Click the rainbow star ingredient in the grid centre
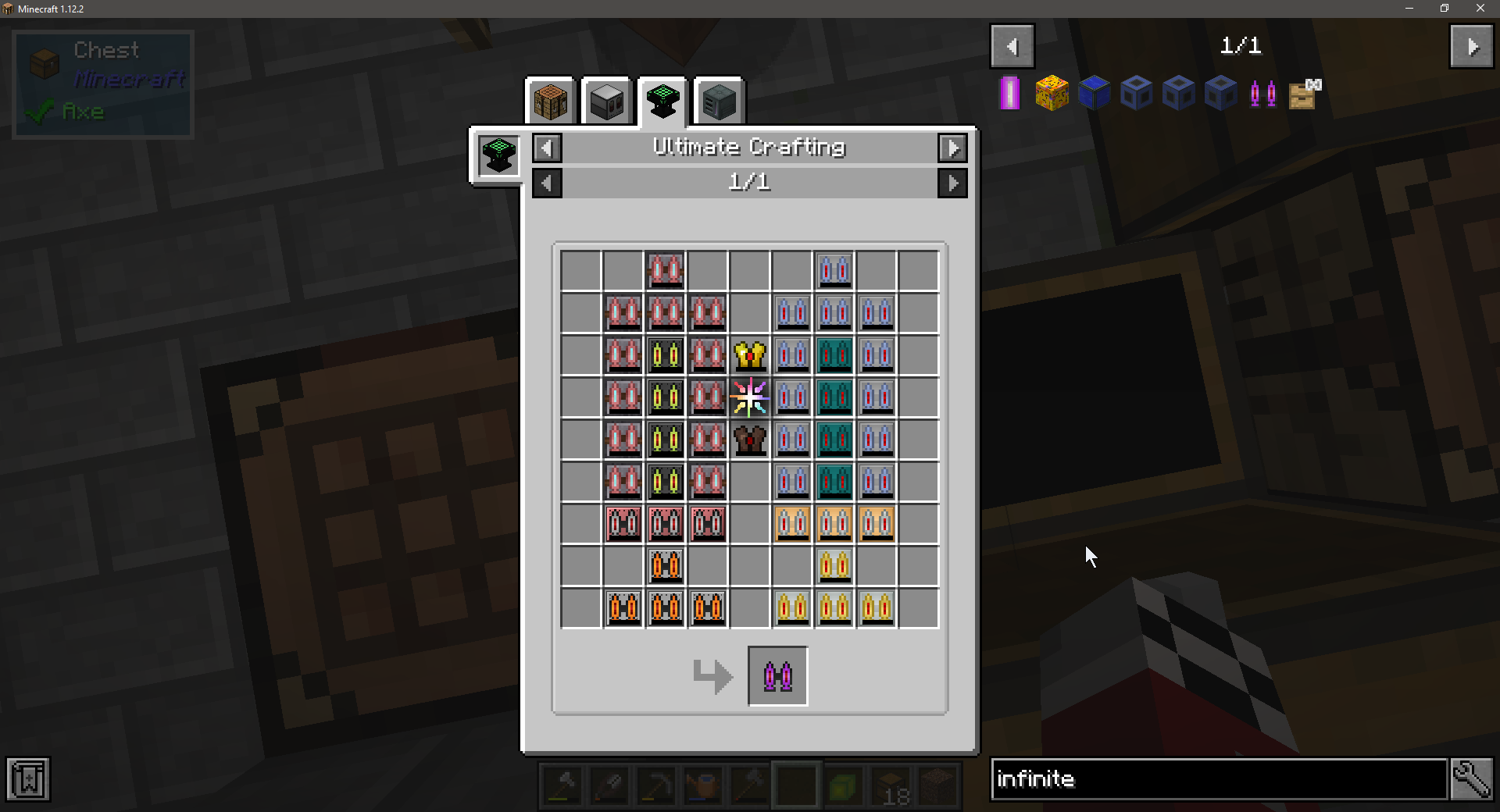The width and height of the screenshot is (1500, 812). [x=750, y=397]
